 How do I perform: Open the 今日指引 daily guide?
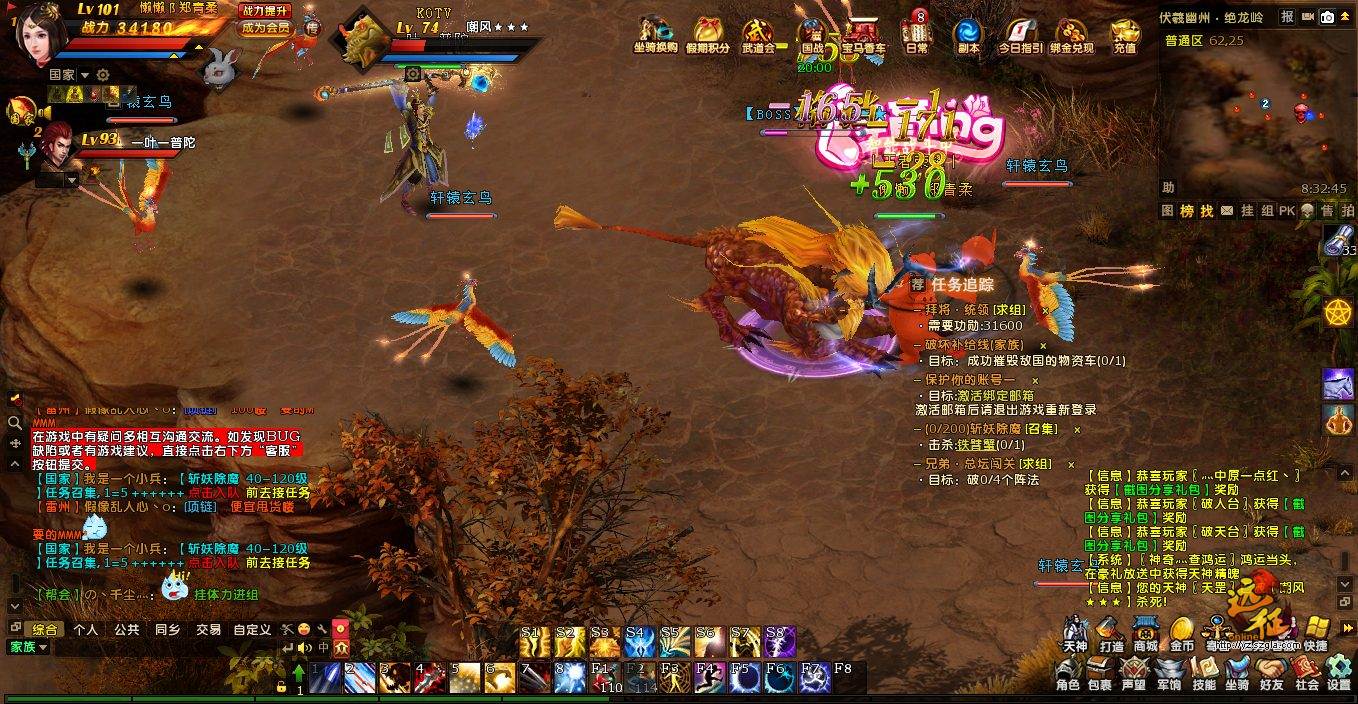(x=1020, y=33)
